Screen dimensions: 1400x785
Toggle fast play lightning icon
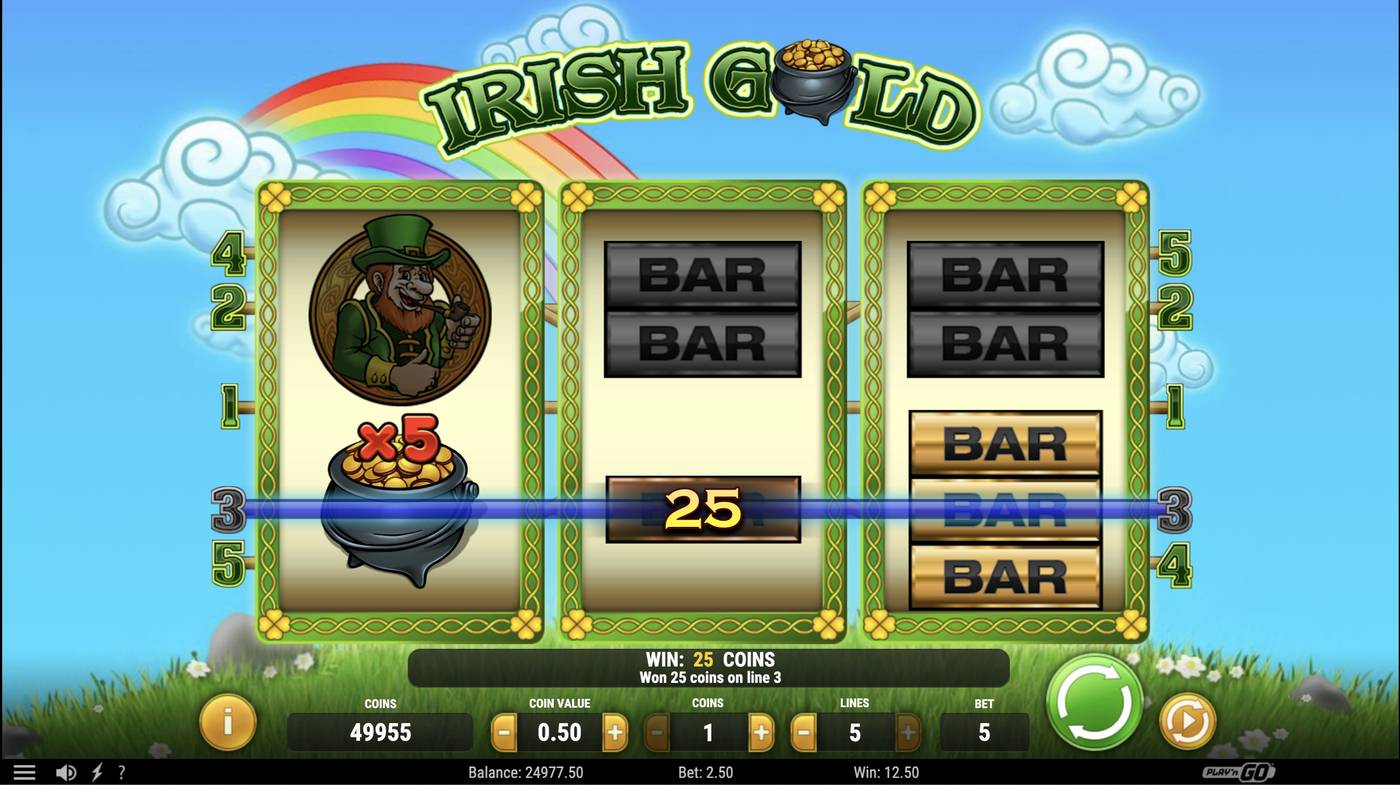click(x=95, y=771)
